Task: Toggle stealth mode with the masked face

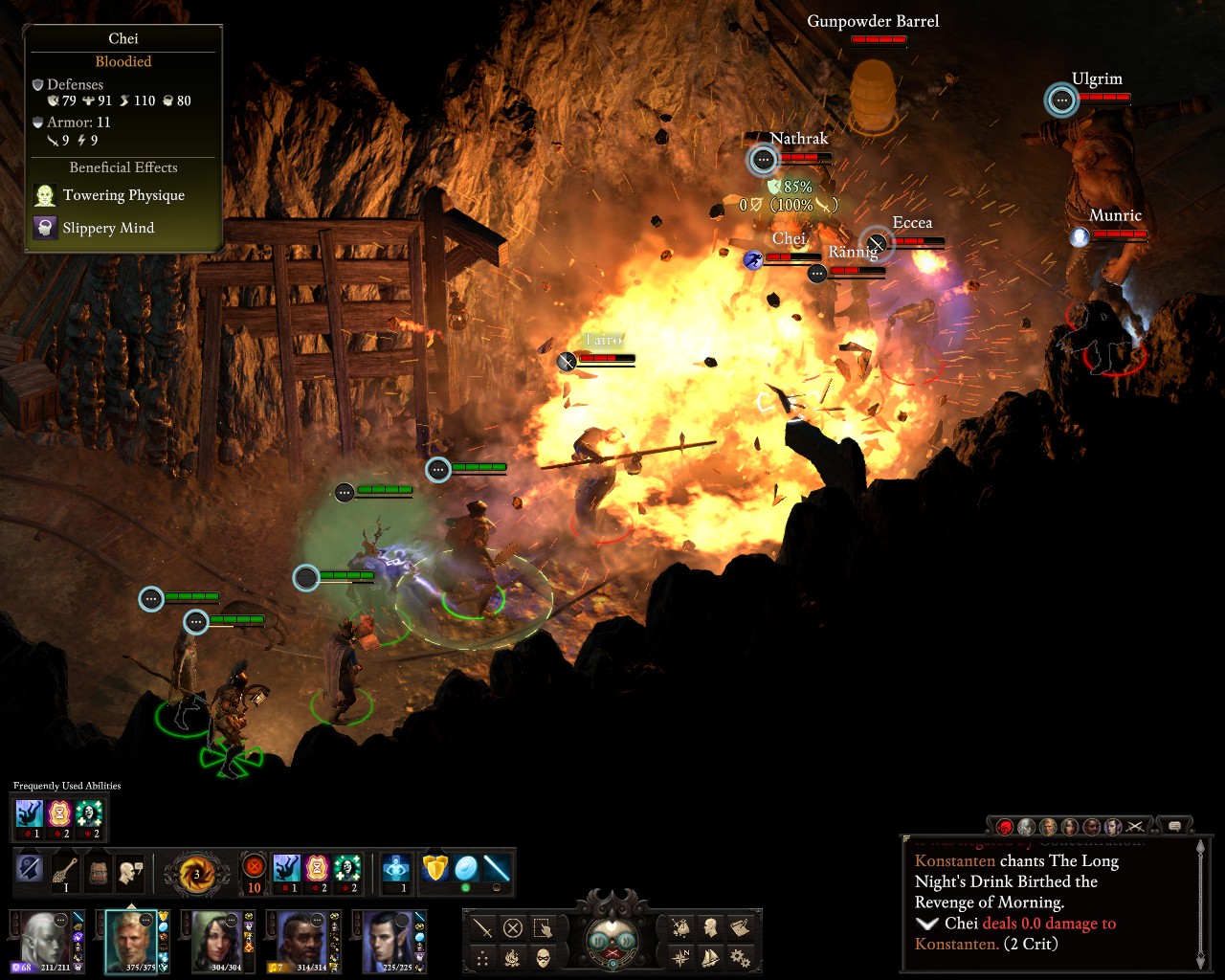Action: [x=543, y=956]
